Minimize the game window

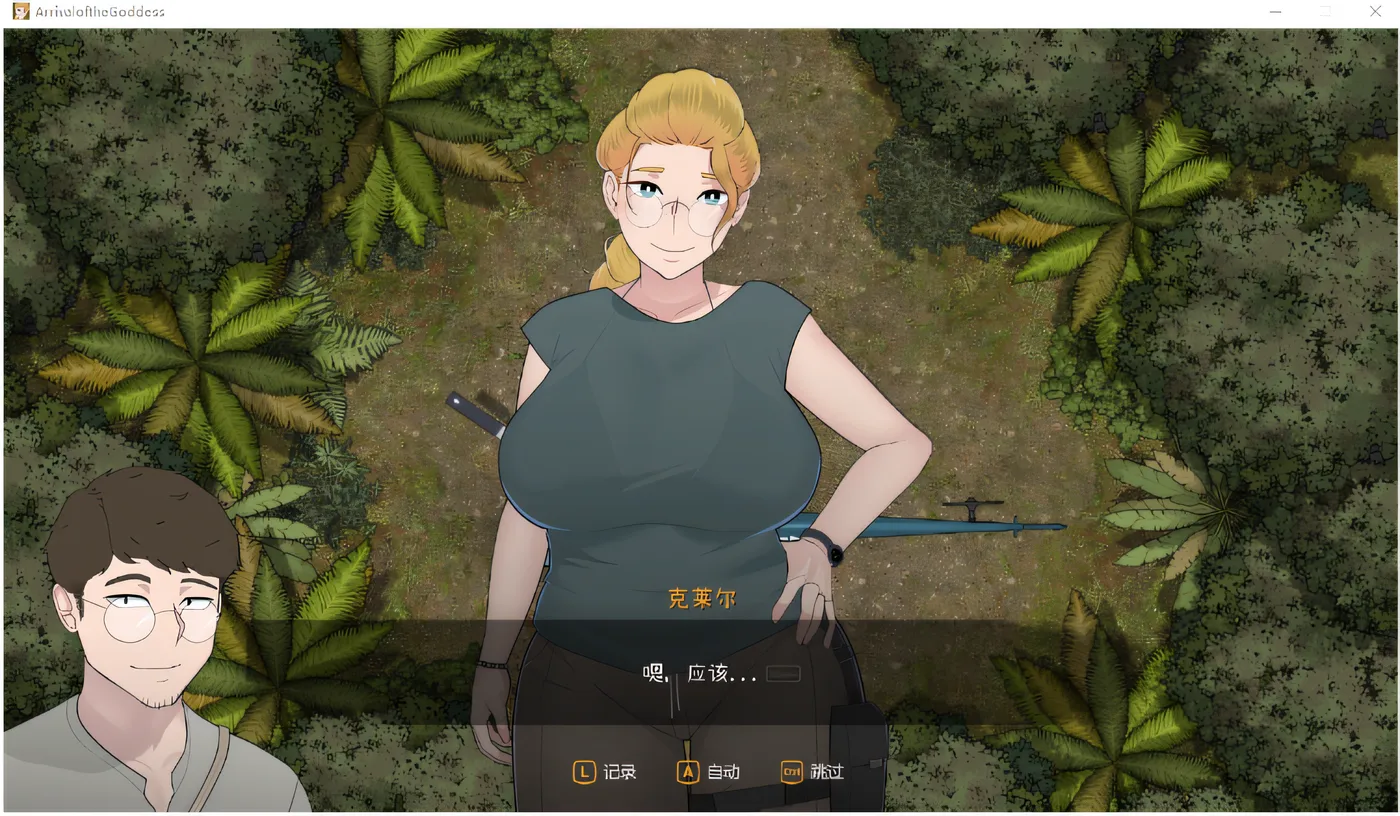pyautogui.click(x=1275, y=11)
